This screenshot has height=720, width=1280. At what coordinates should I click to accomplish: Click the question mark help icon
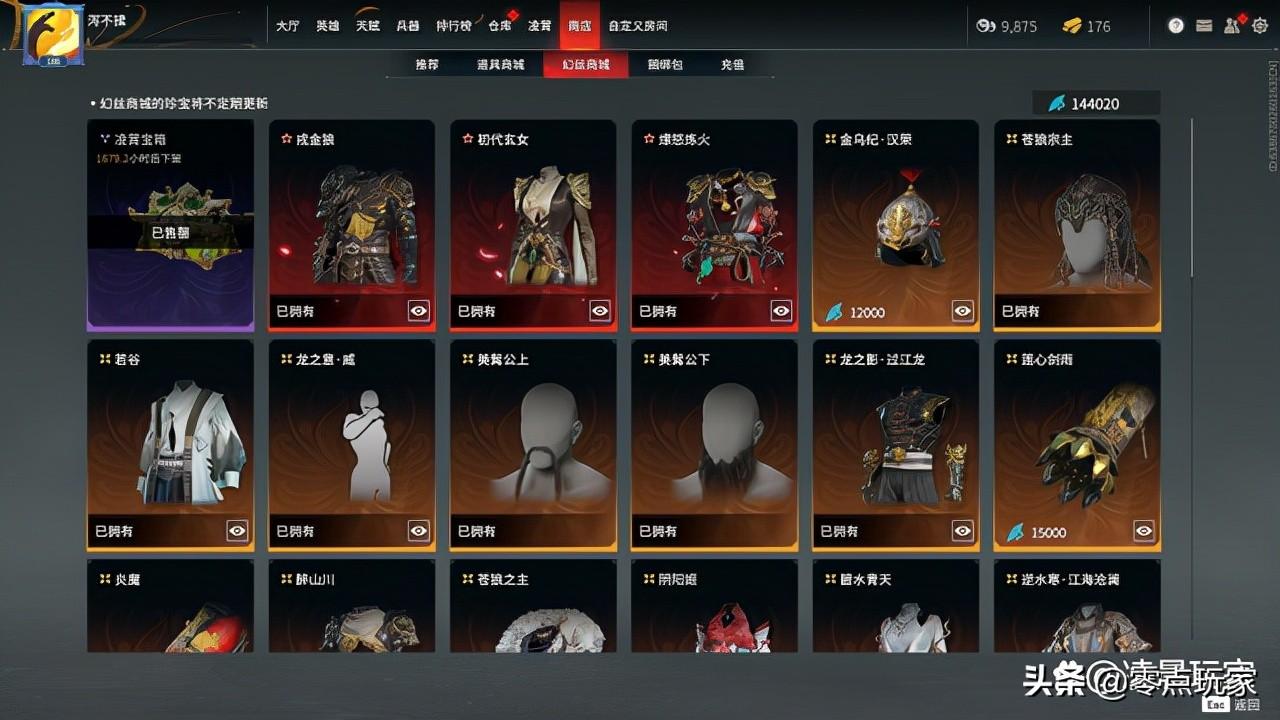1176,26
